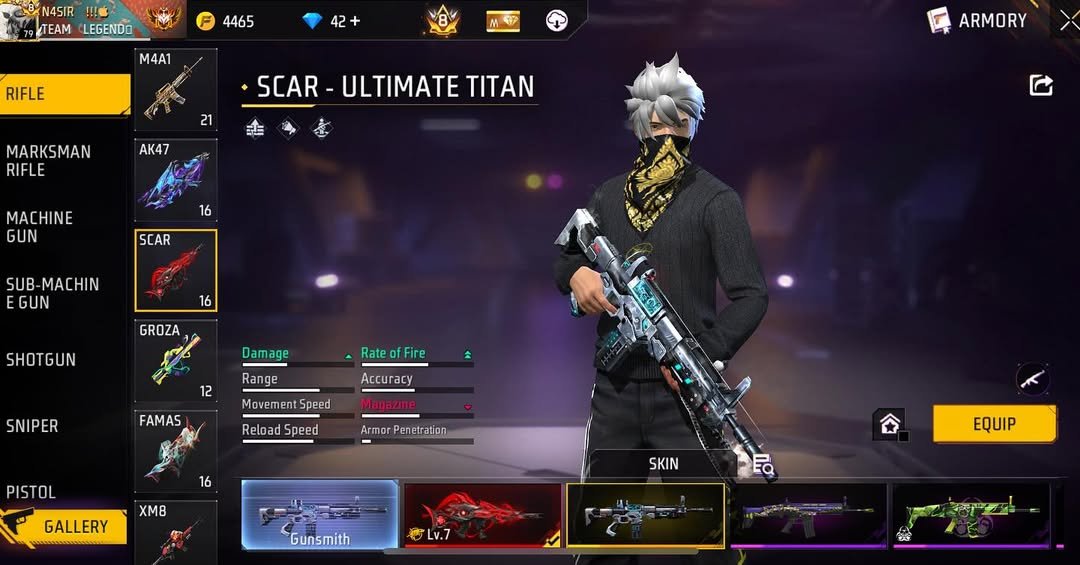1080x565 pixels.
Task: Choose the M4A1 weapon tile
Action: [x=176, y=91]
